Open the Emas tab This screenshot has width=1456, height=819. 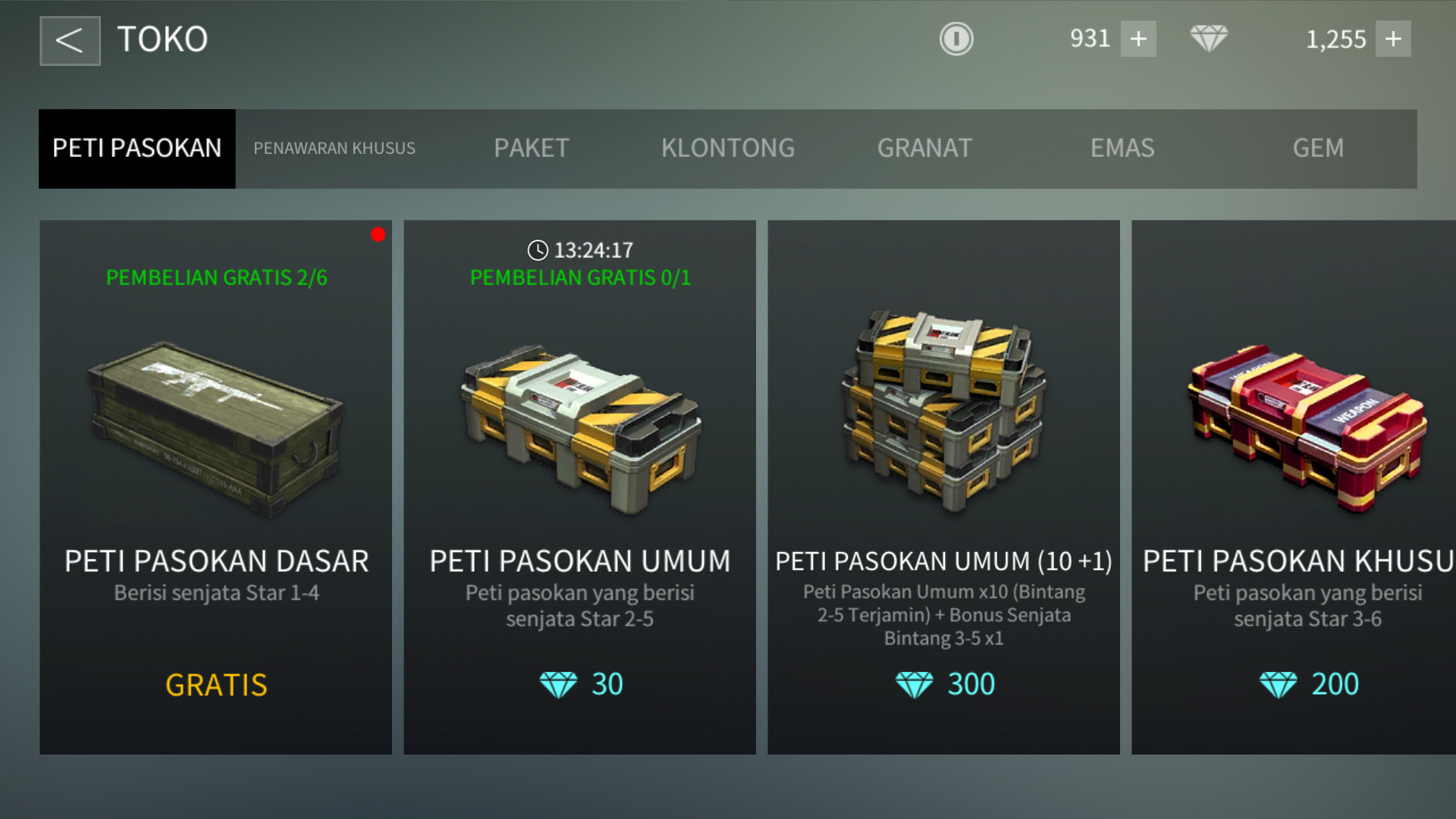coord(1122,149)
